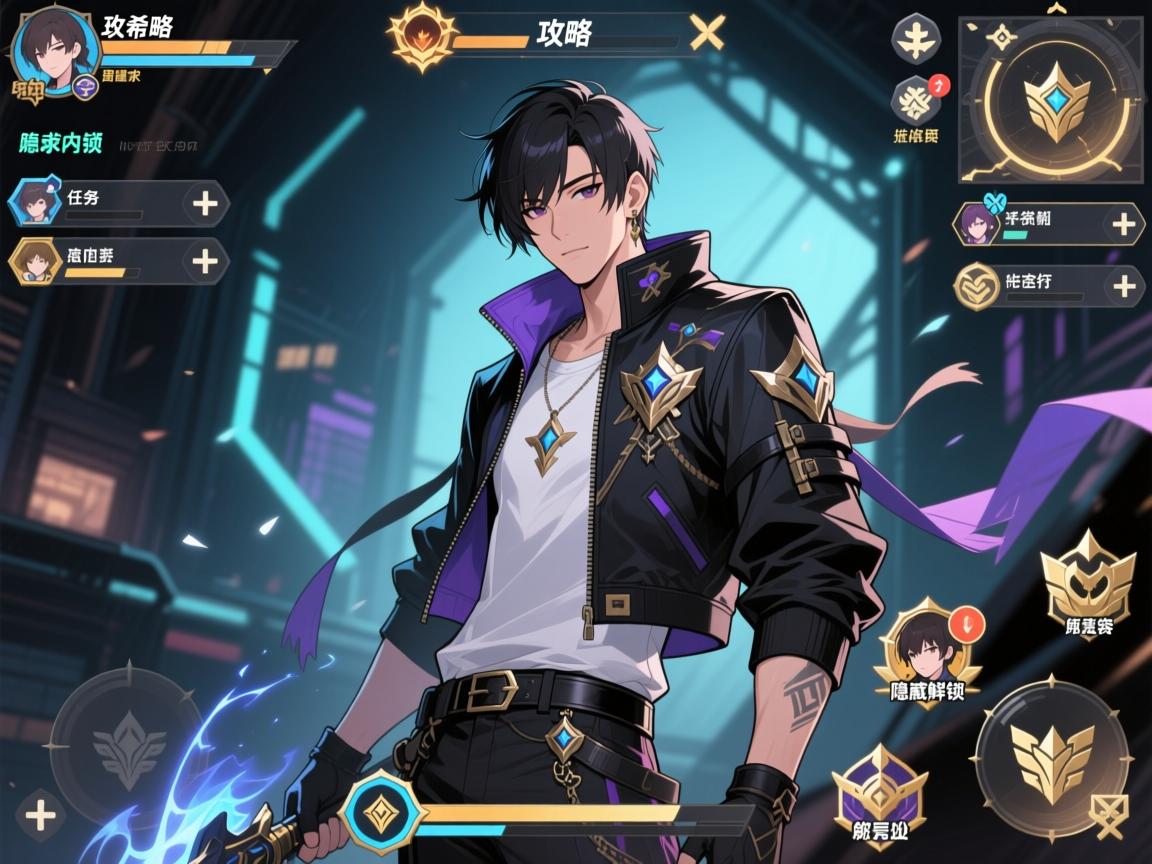Click the plus beside the gold heart emblem row
Image resolution: width=1152 pixels, height=864 pixels.
1123,287
